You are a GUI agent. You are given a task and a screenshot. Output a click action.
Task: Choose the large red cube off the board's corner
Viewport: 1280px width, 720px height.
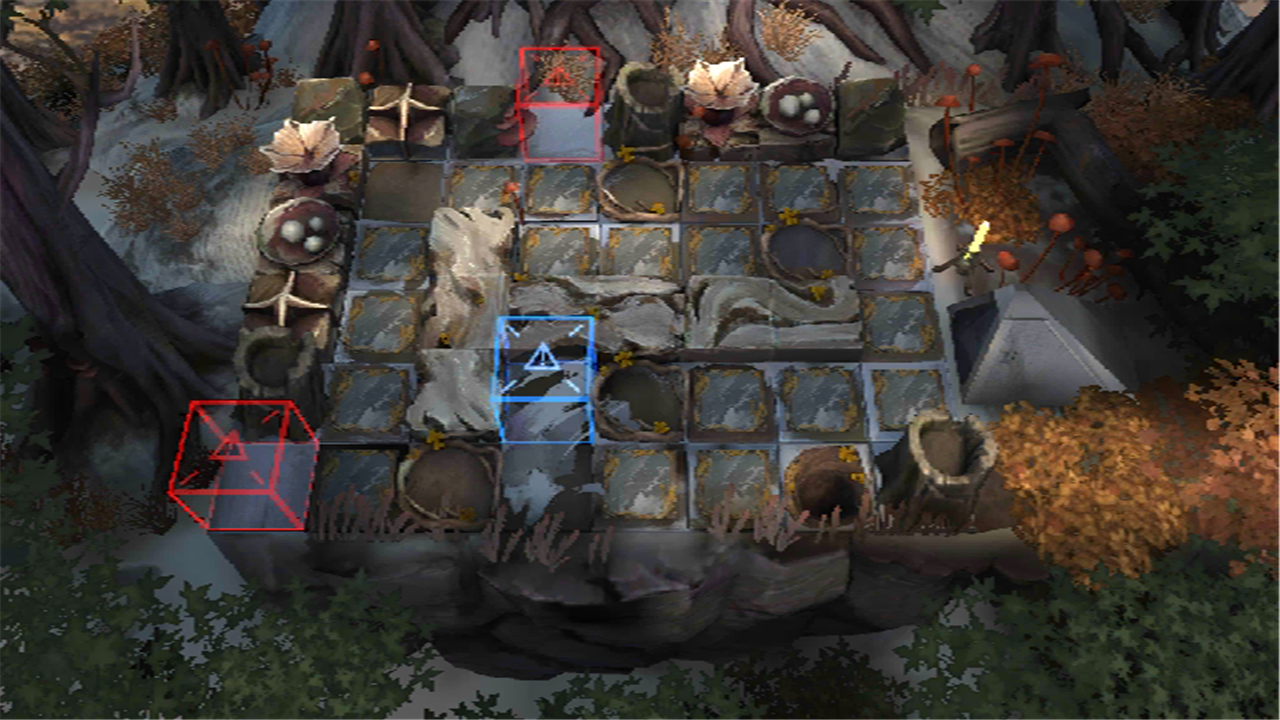pos(243,464)
